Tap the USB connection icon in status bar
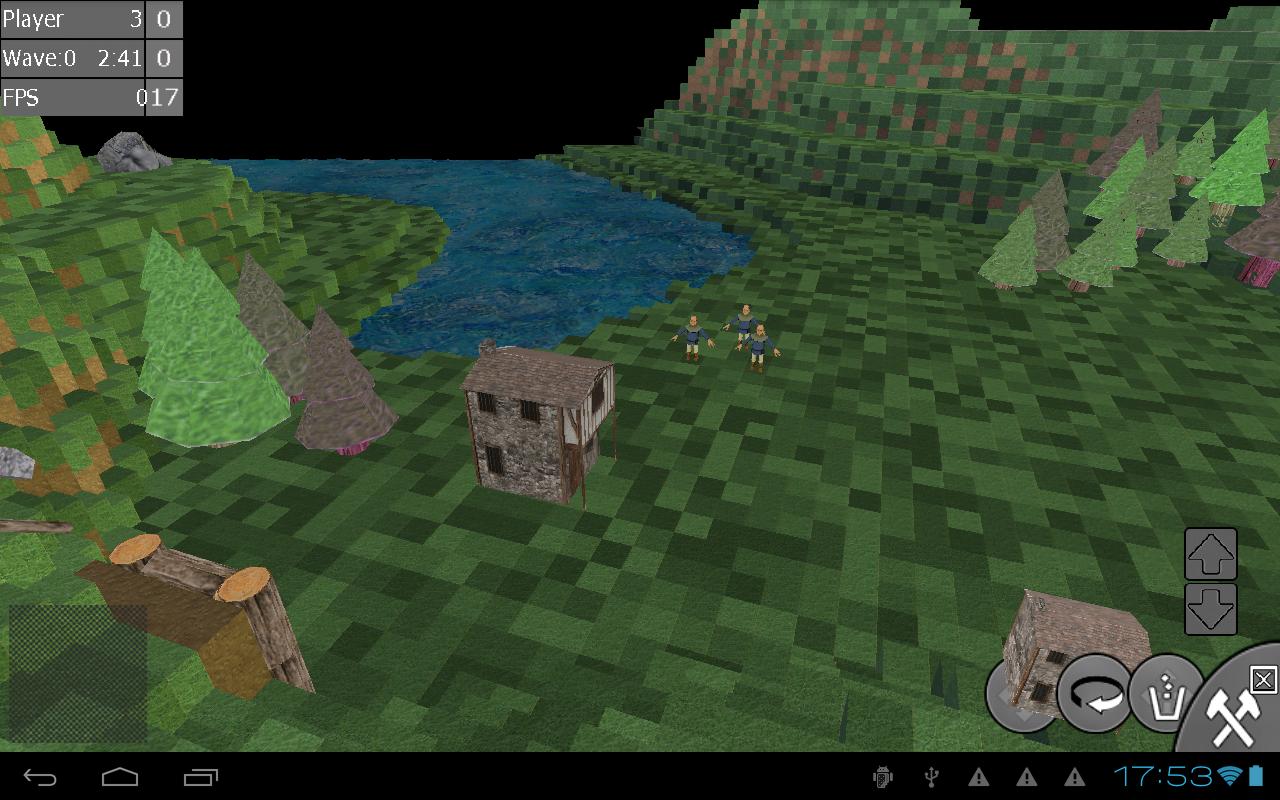The height and width of the screenshot is (800, 1280). point(932,775)
